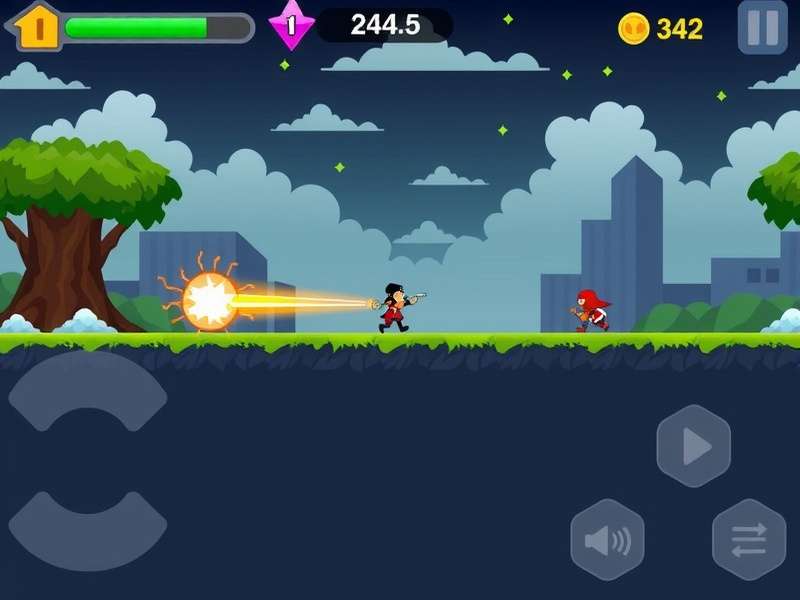800x600 pixels.
Task: Toggle the sound speaker button
Action: tap(607, 541)
